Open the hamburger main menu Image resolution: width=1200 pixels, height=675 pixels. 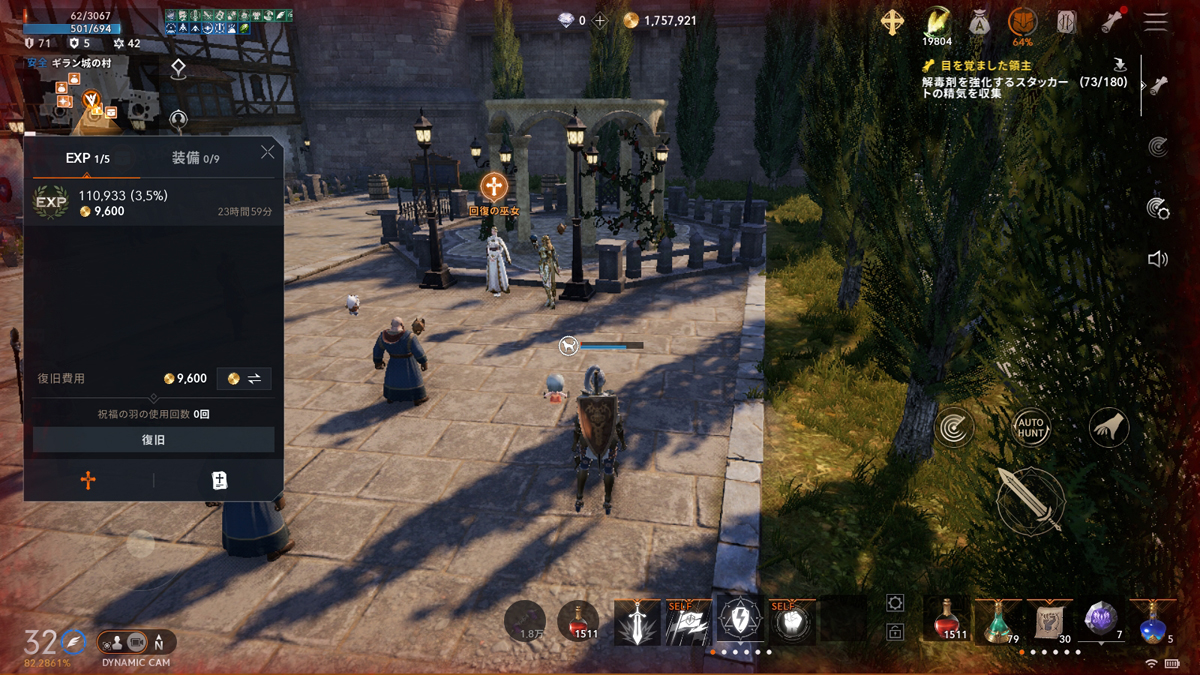pos(1156,22)
